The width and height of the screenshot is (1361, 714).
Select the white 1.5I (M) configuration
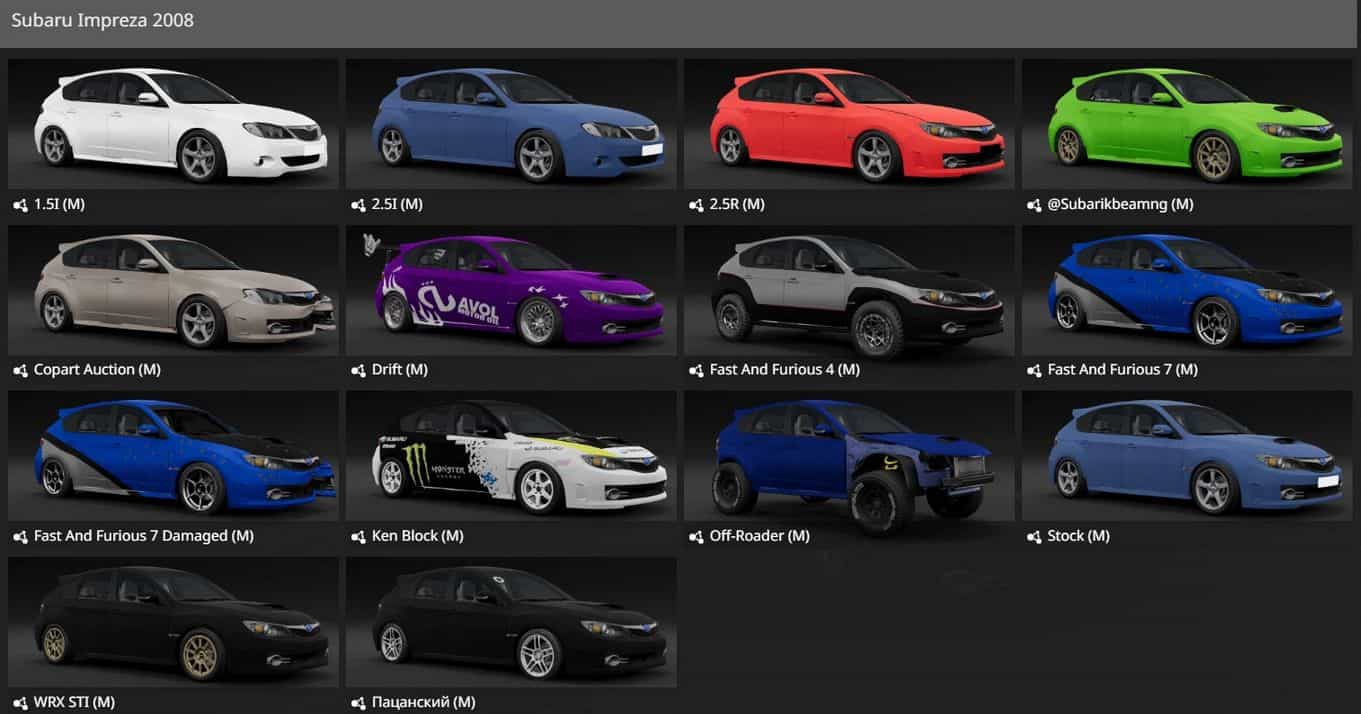point(173,124)
